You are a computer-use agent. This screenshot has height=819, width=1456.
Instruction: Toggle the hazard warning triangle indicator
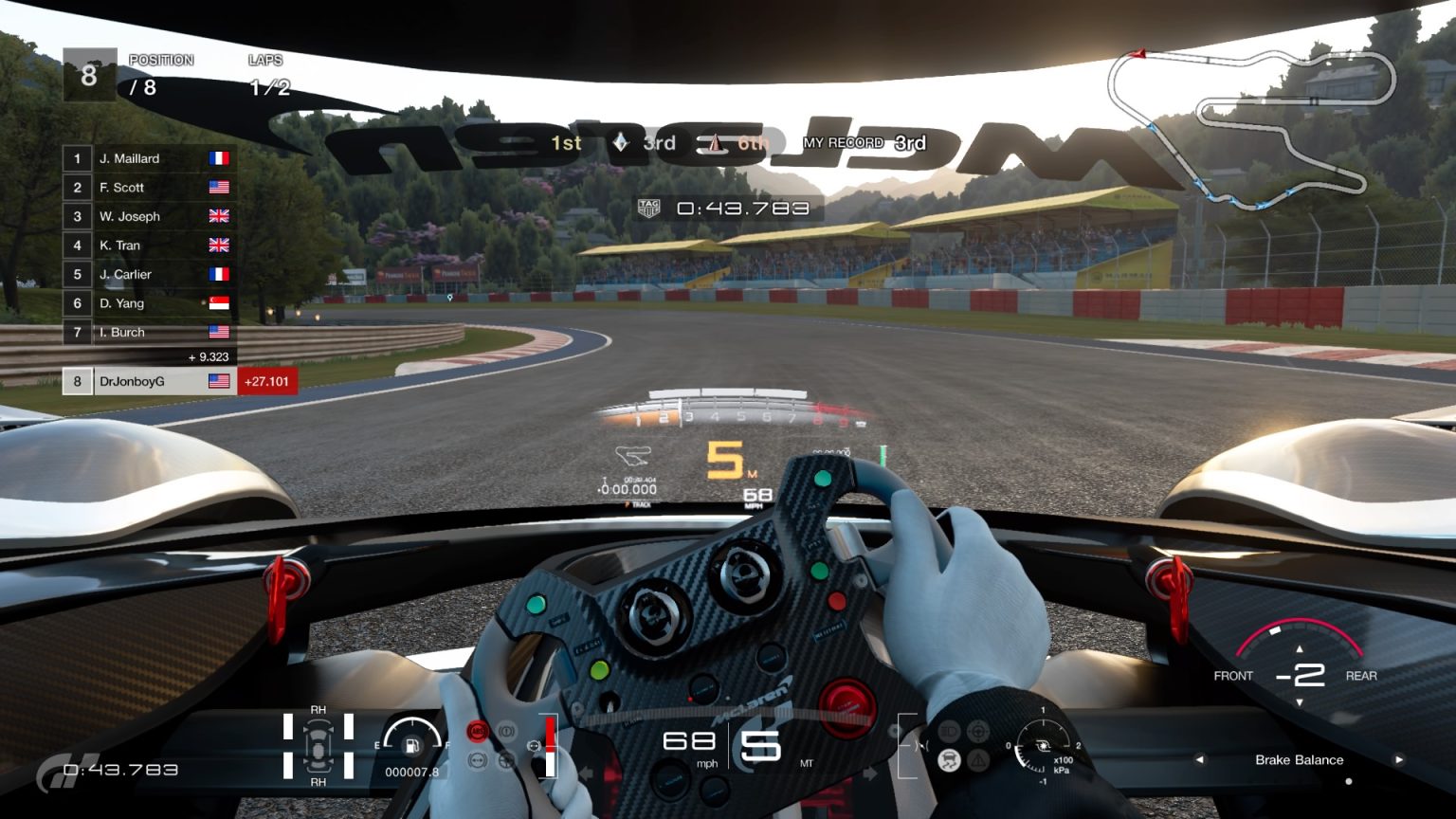click(976, 758)
